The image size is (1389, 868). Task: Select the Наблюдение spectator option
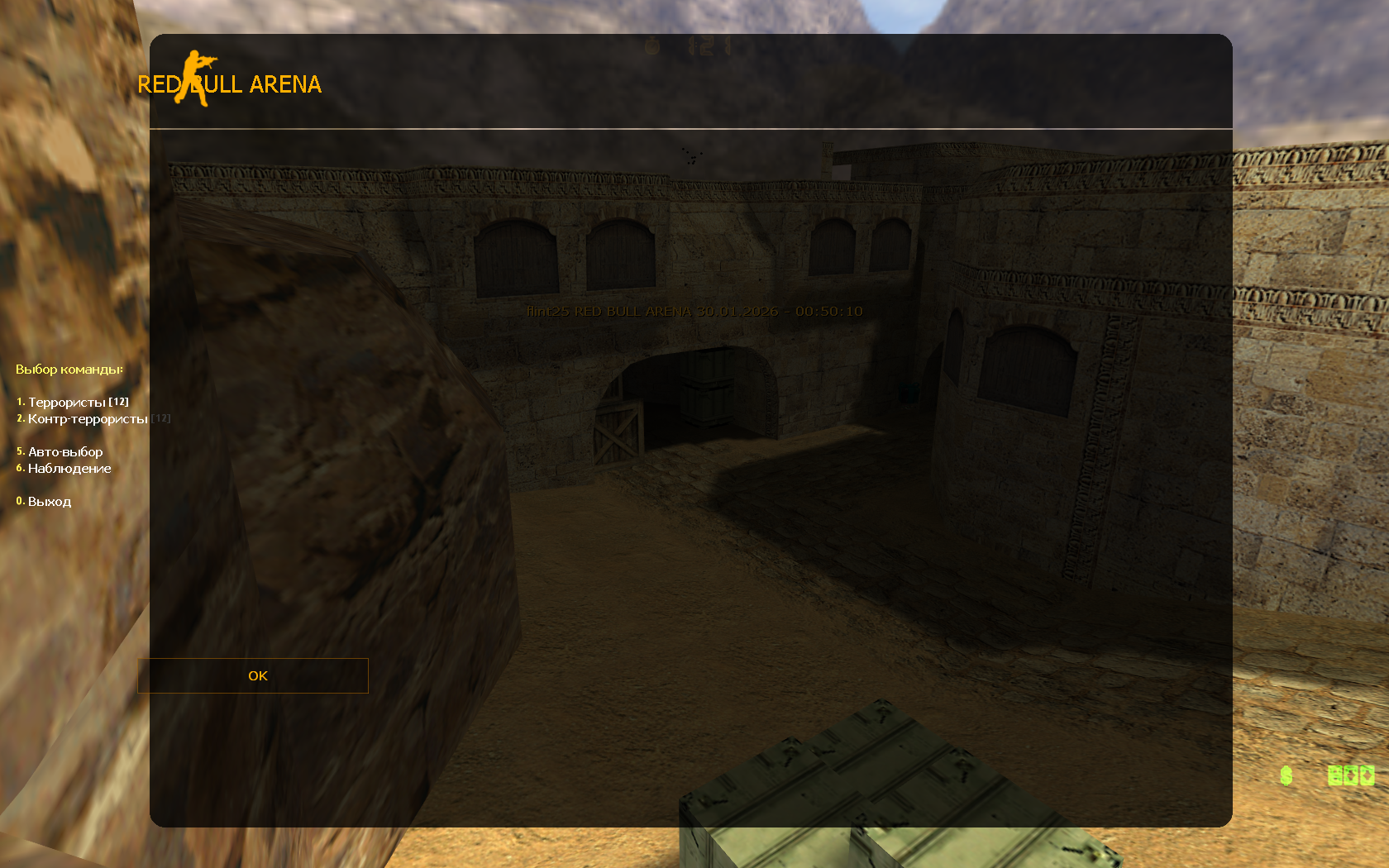pos(69,469)
